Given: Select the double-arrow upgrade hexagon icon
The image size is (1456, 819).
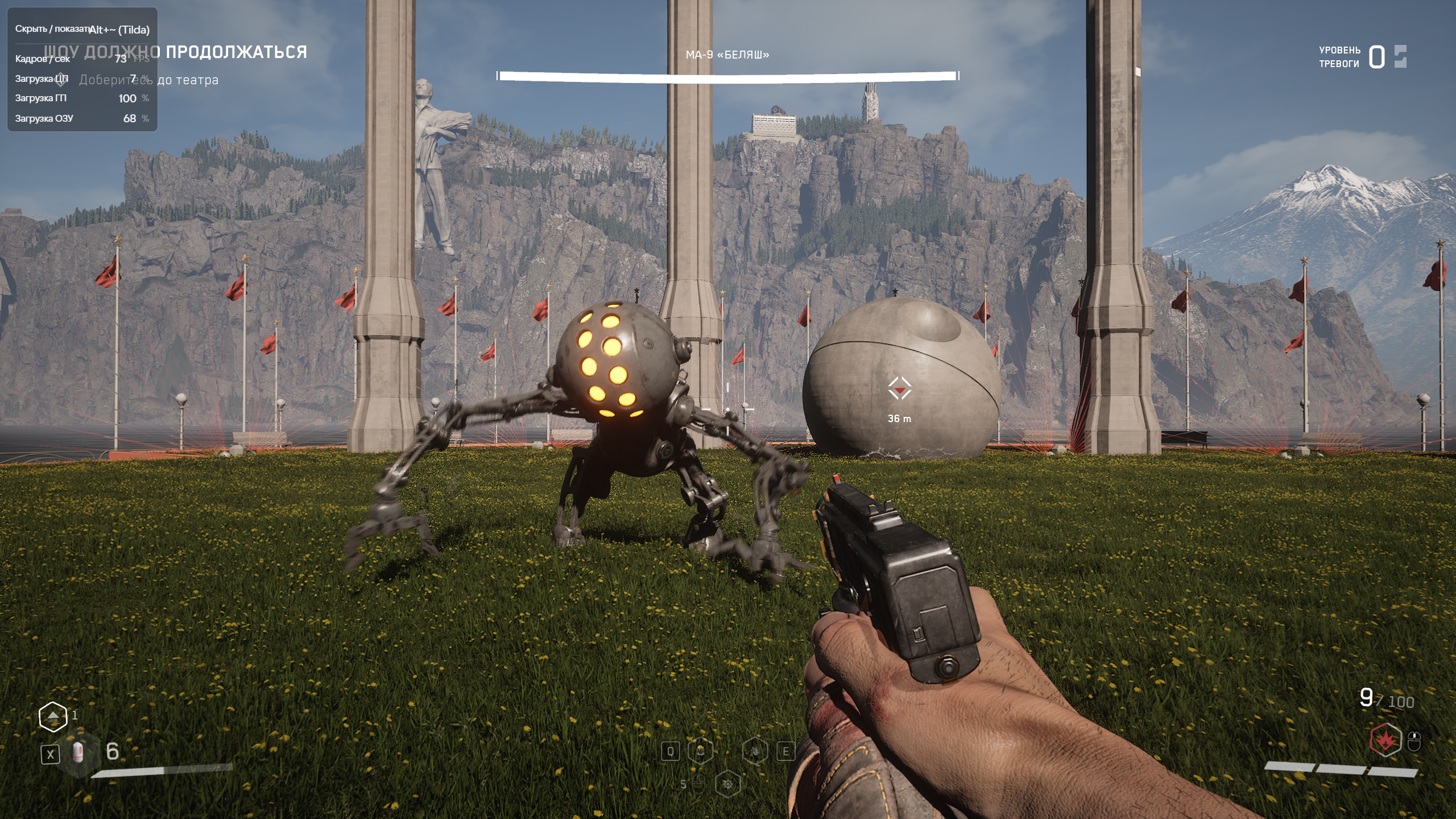Looking at the screenshot, I should point(53,716).
